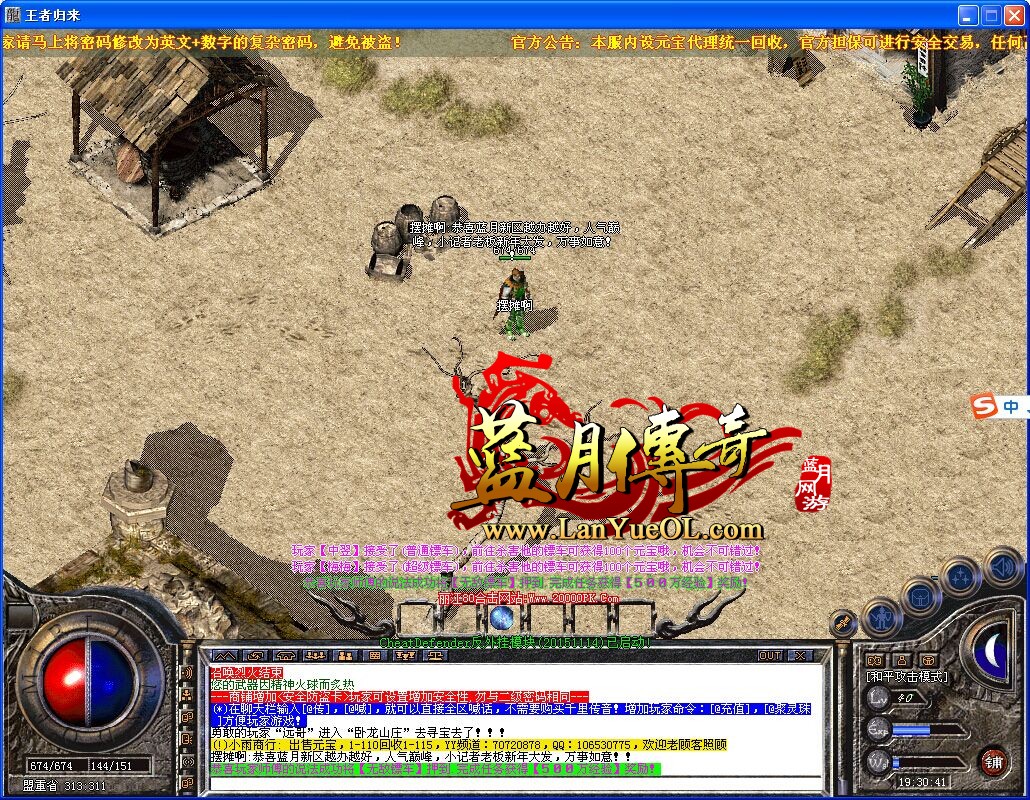Click the small orange person icon
This screenshot has height=800, width=1030.
click(901, 660)
